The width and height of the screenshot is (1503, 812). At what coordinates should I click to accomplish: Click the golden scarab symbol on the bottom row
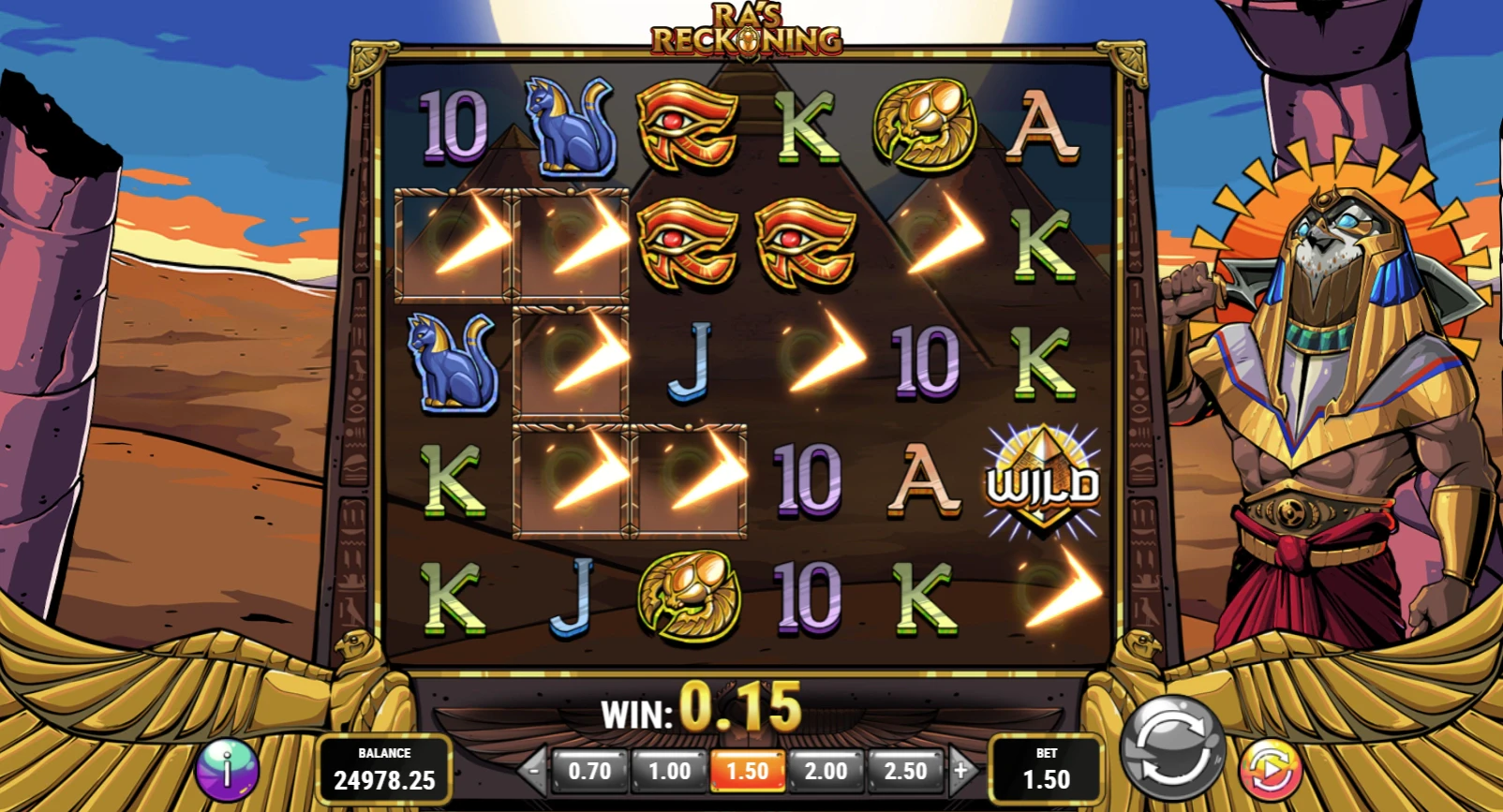click(x=689, y=597)
